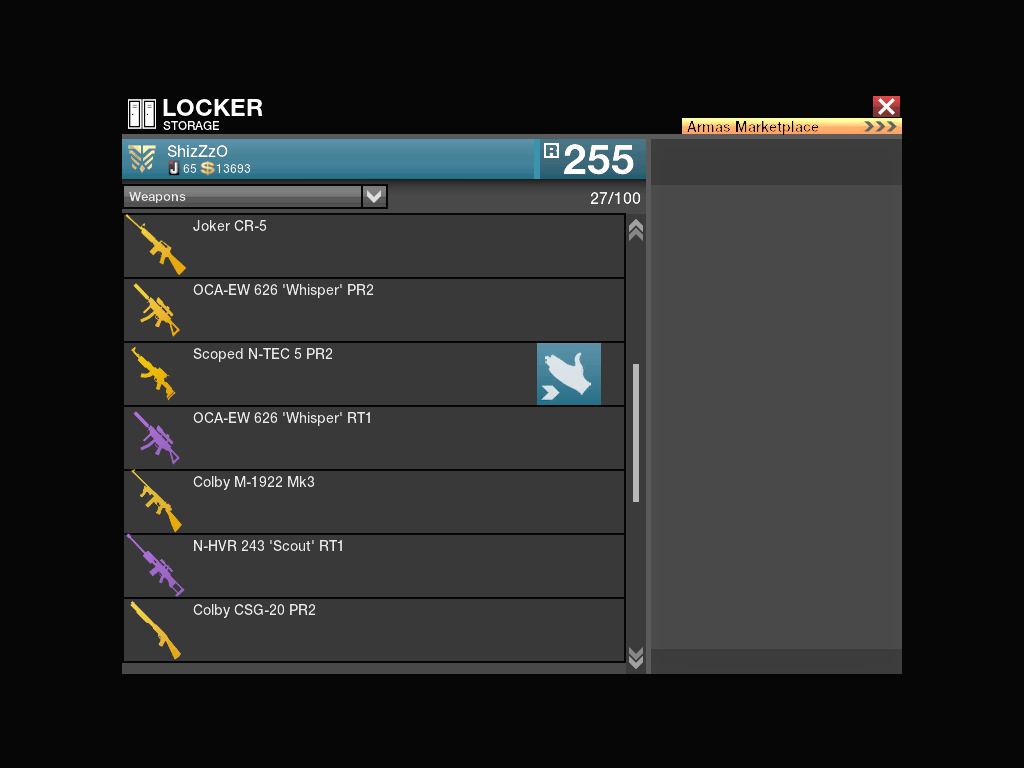This screenshot has height=768, width=1024.
Task: Select the N-HVR 243 'Scout' RT1 row
Action: (x=374, y=566)
